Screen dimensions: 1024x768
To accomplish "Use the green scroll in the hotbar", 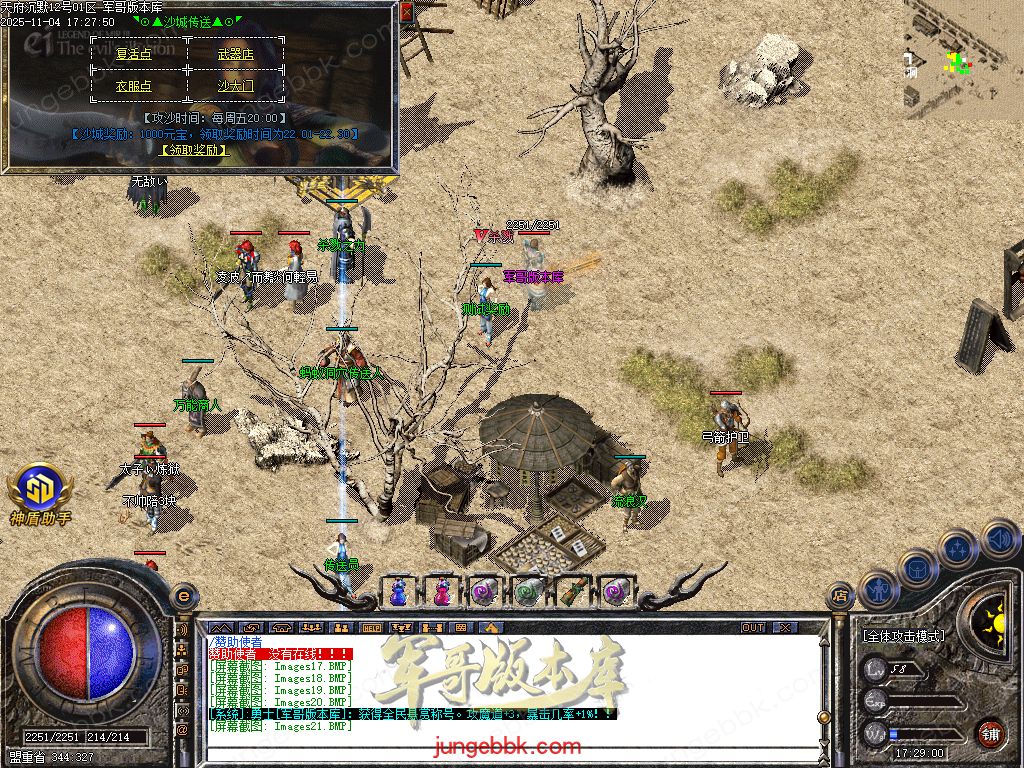I will tap(527, 592).
